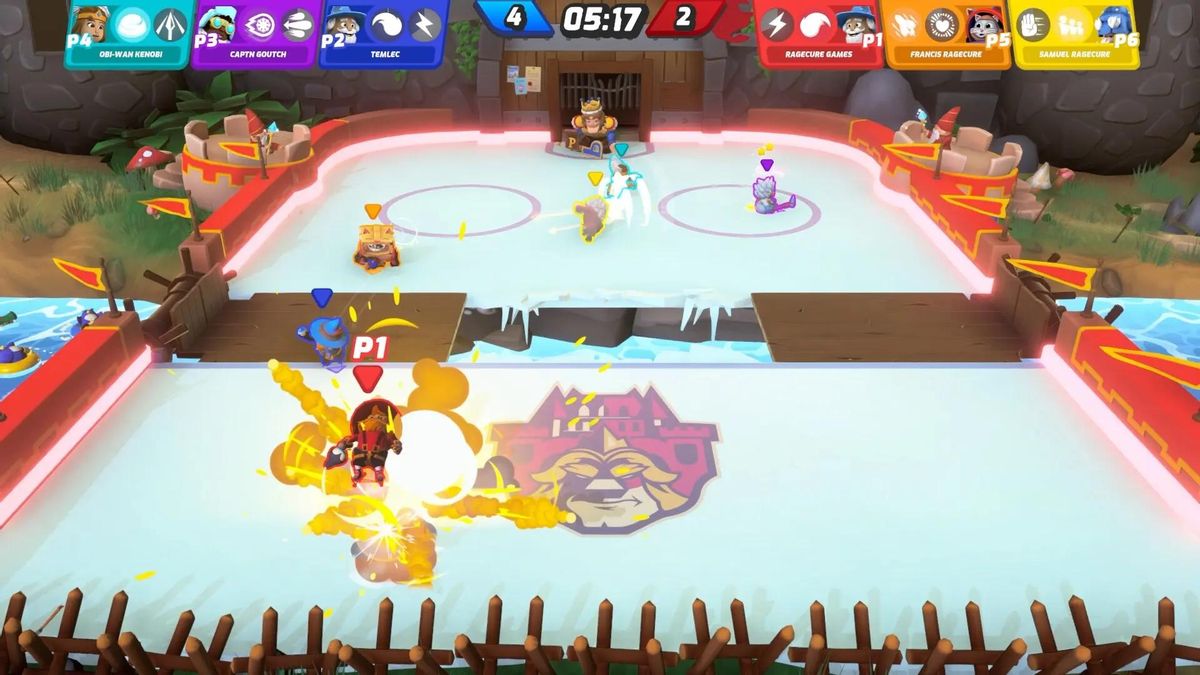The height and width of the screenshot is (675, 1200).
Task: Activate Captn Goutch's triple shot ability
Action: 297,24
